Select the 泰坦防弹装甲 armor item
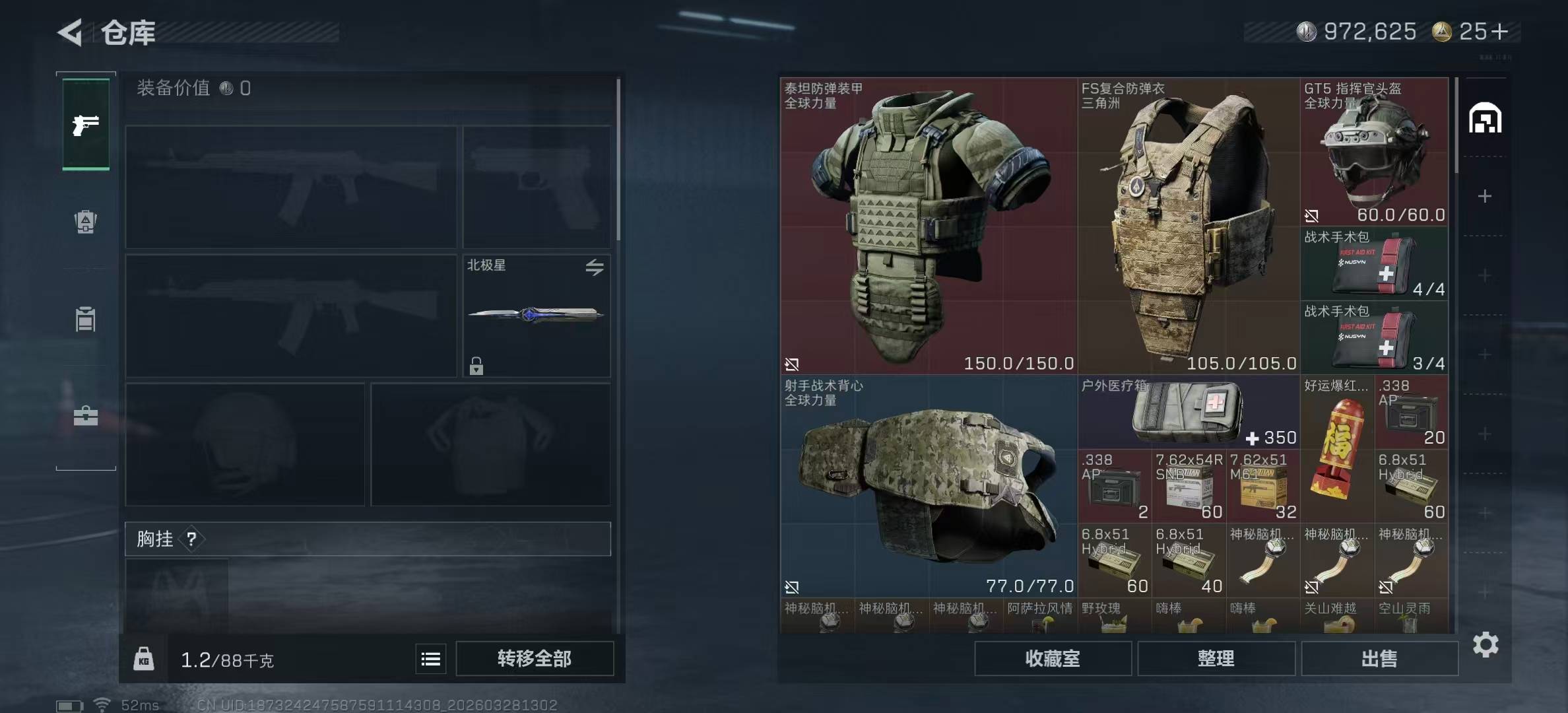Screen dimensions: 1568x713 (x=929, y=226)
